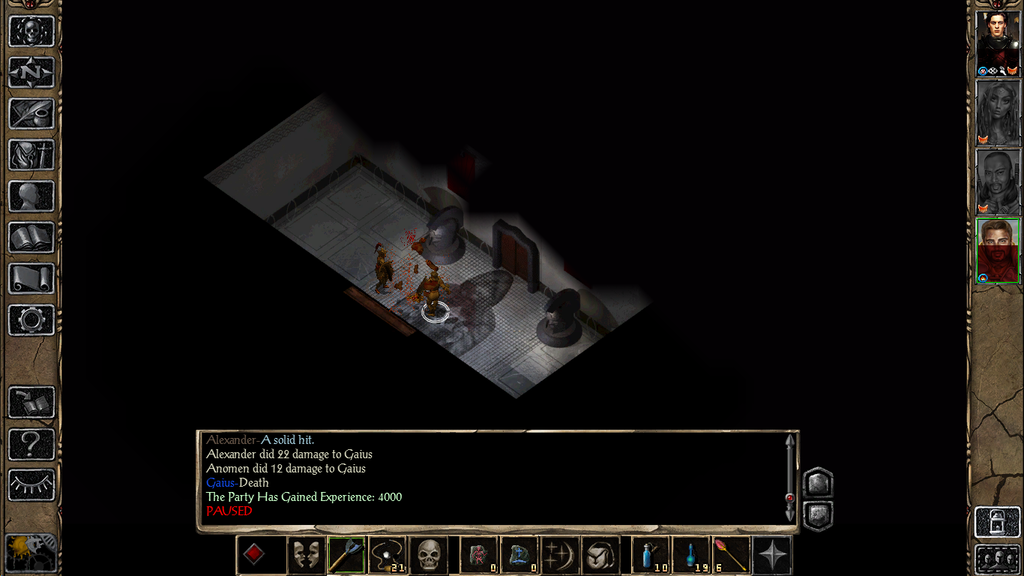The width and height of the screenshot is (1024, 576).
Task: Open the inventory screen button
Action: tap(31, 155)
